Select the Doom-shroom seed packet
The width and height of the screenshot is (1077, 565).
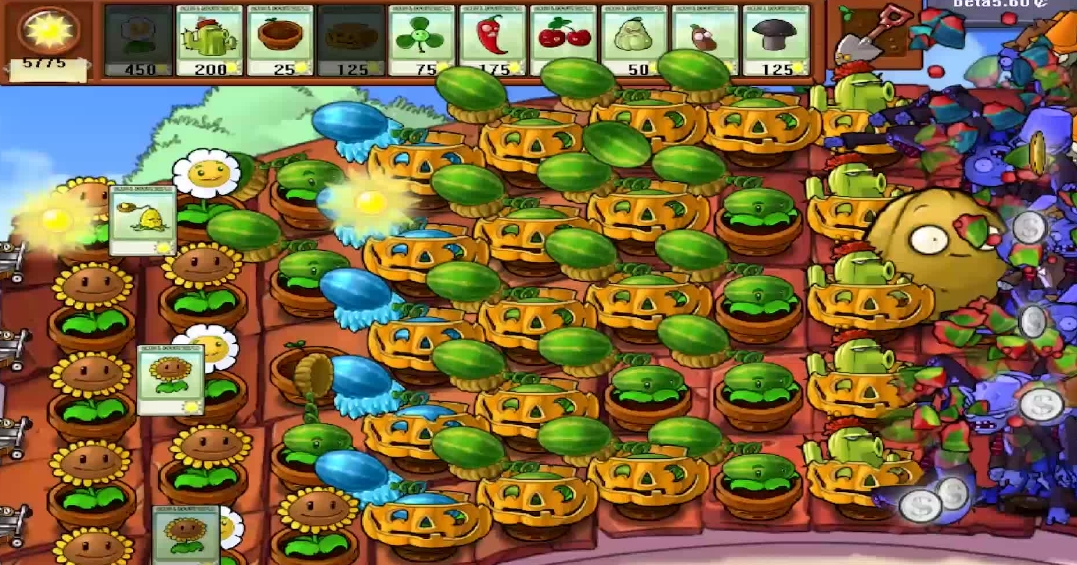point(777,40)
